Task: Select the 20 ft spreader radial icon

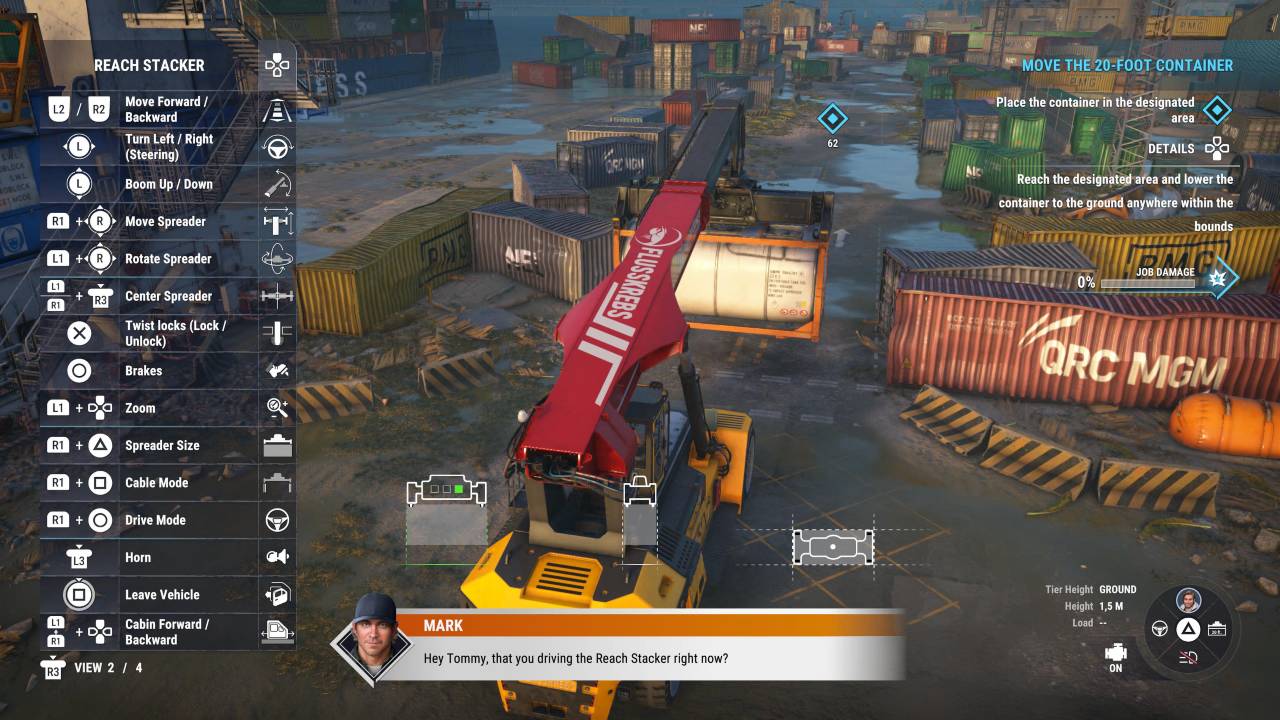Action: 1216,629
